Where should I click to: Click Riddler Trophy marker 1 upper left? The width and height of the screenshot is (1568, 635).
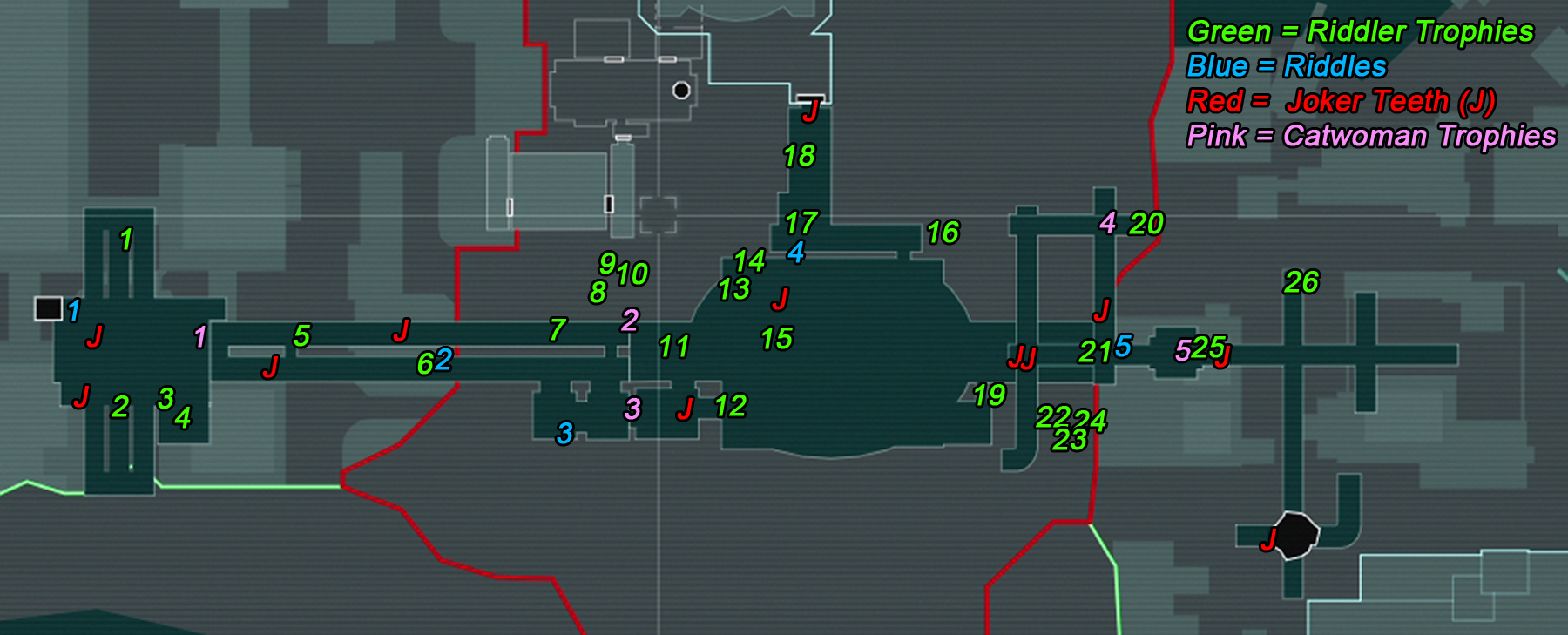click(125, 237)
